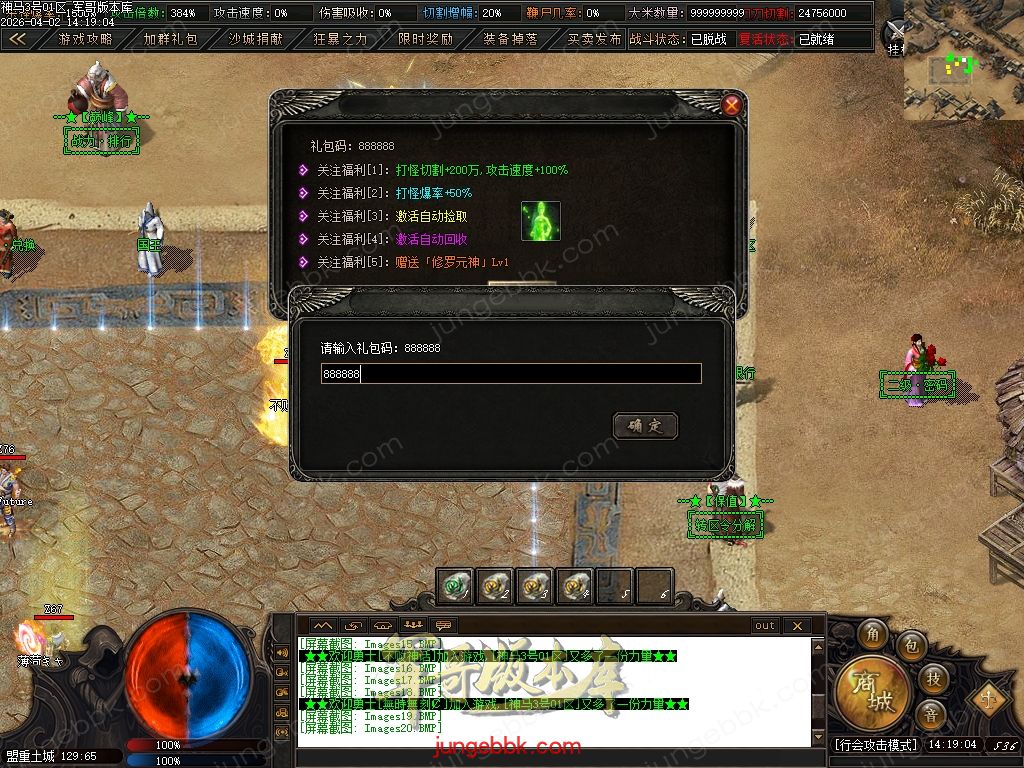
Task: Click the out button on chat bar
Action: pos(765,626)
